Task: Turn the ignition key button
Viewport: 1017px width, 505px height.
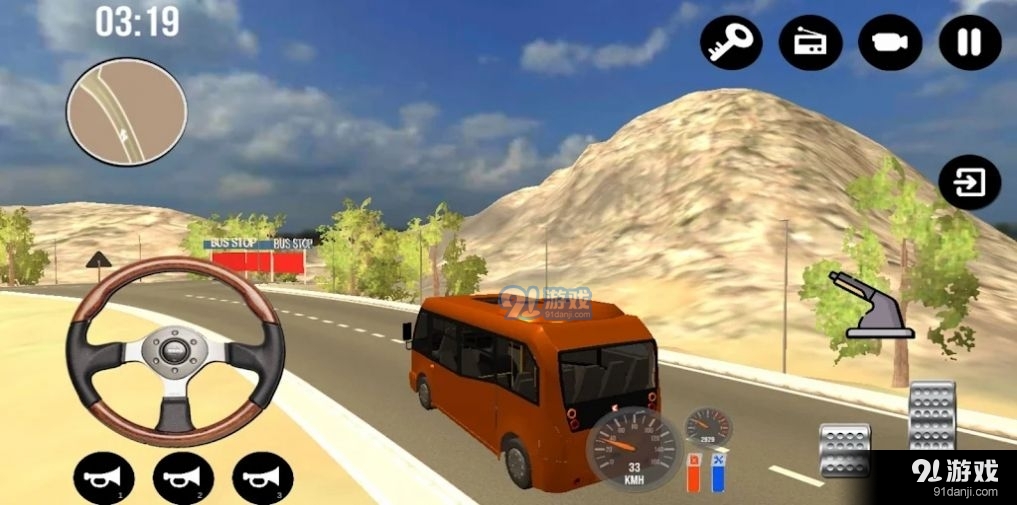Action: pos(730,41)
